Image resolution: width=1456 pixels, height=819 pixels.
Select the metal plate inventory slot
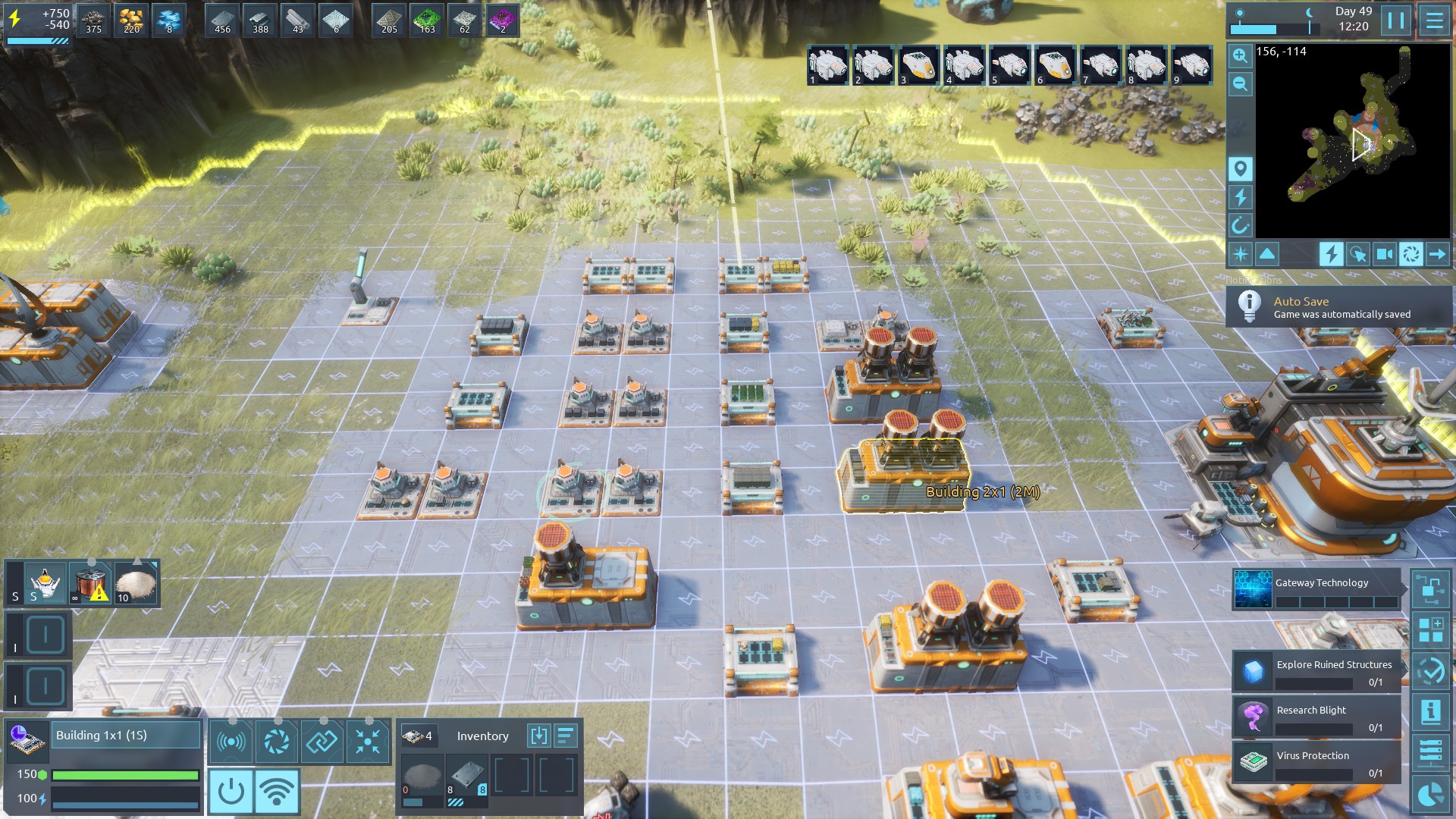click(x=466, y=776)
